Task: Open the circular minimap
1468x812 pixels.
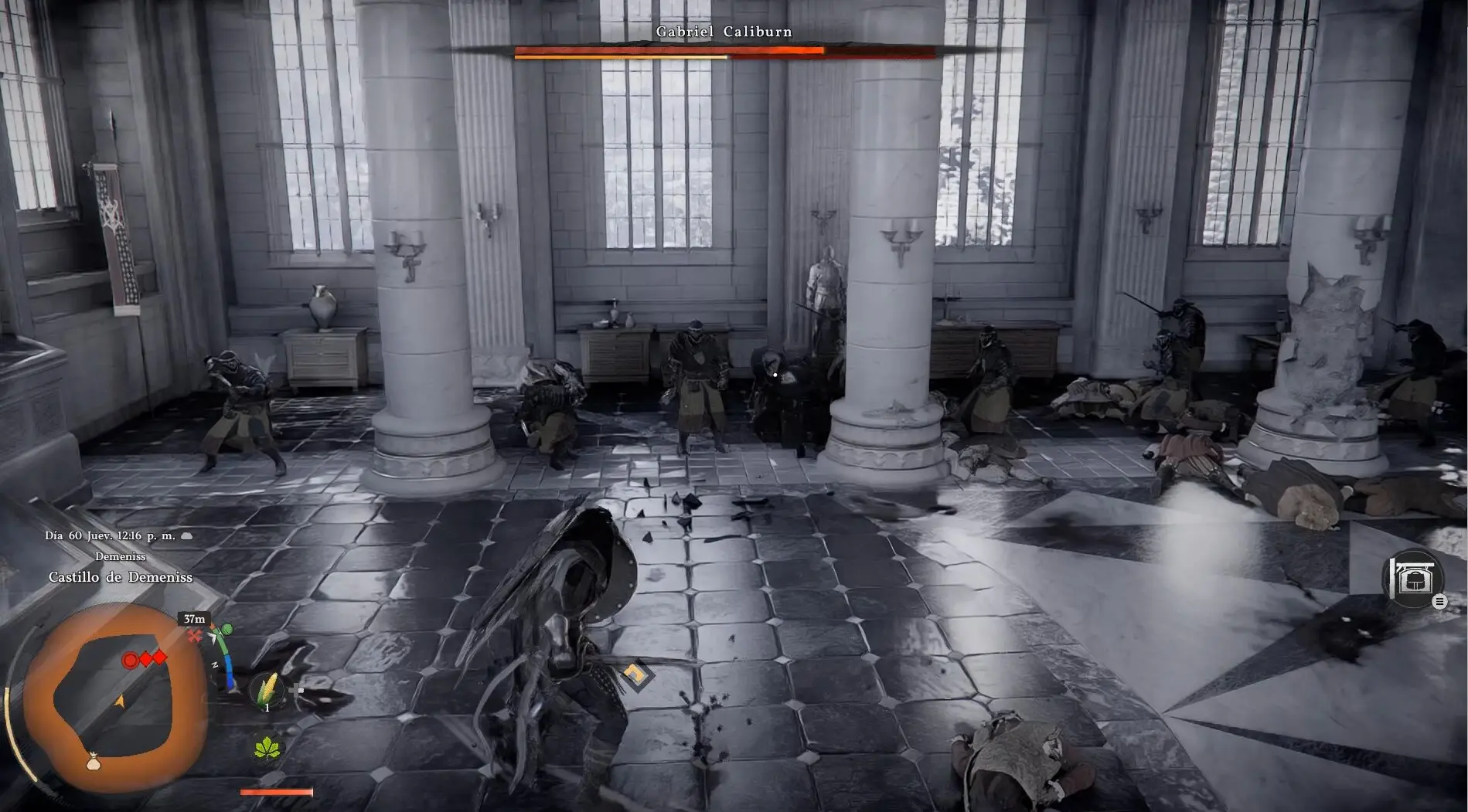Action: click(x=113, y=697)
